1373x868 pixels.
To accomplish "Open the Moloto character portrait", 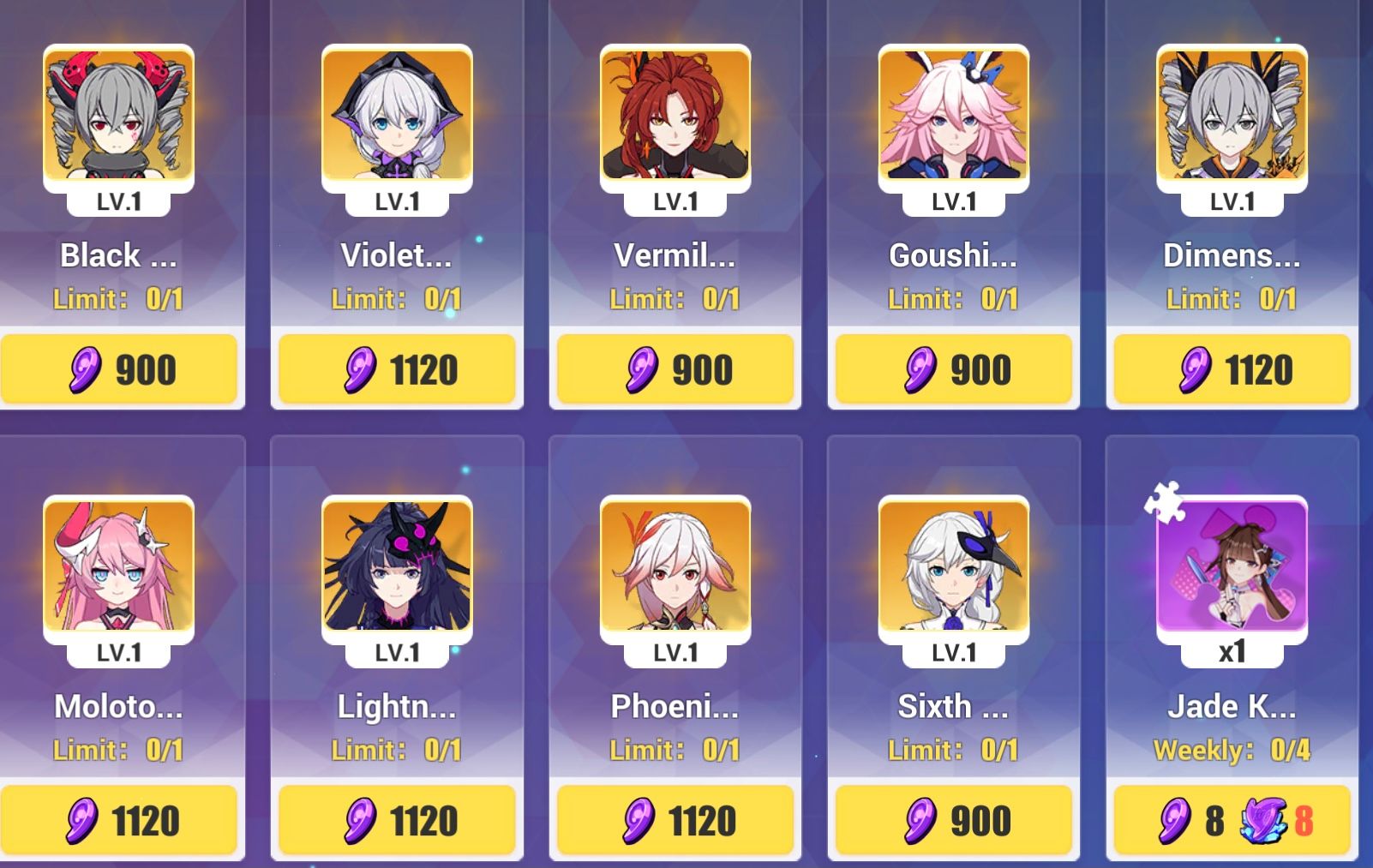I will point(116,568).
